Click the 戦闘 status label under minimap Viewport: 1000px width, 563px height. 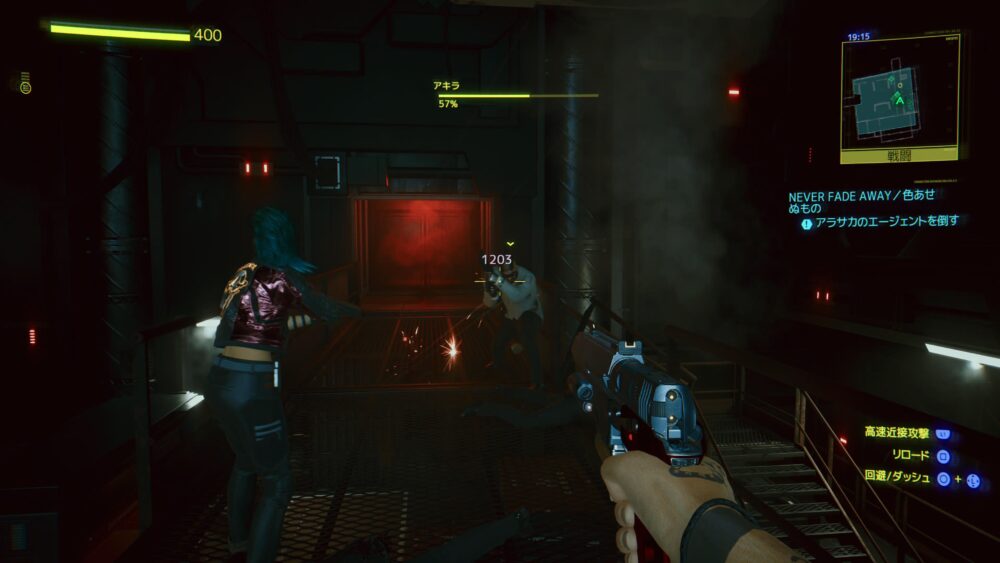901,156
